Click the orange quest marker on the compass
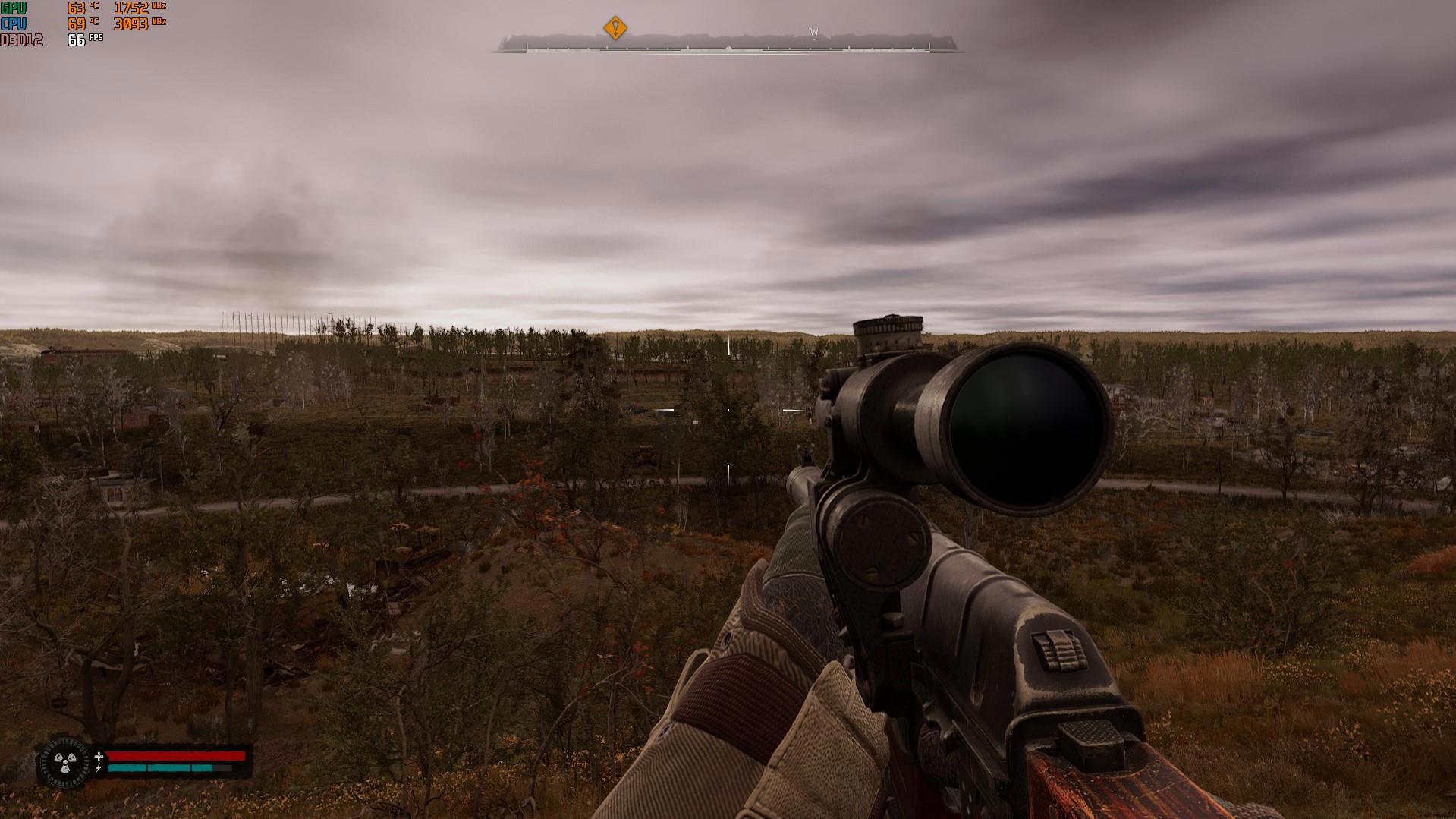1456x819 pixels. [615, 29]
